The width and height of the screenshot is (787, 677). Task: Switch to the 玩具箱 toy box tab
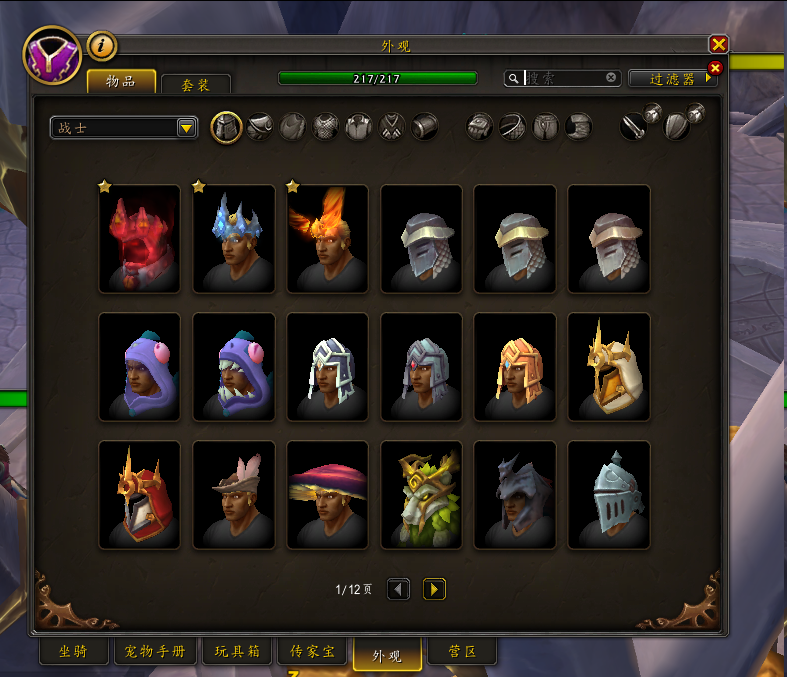pyautogui.click(x=237, y=652)
